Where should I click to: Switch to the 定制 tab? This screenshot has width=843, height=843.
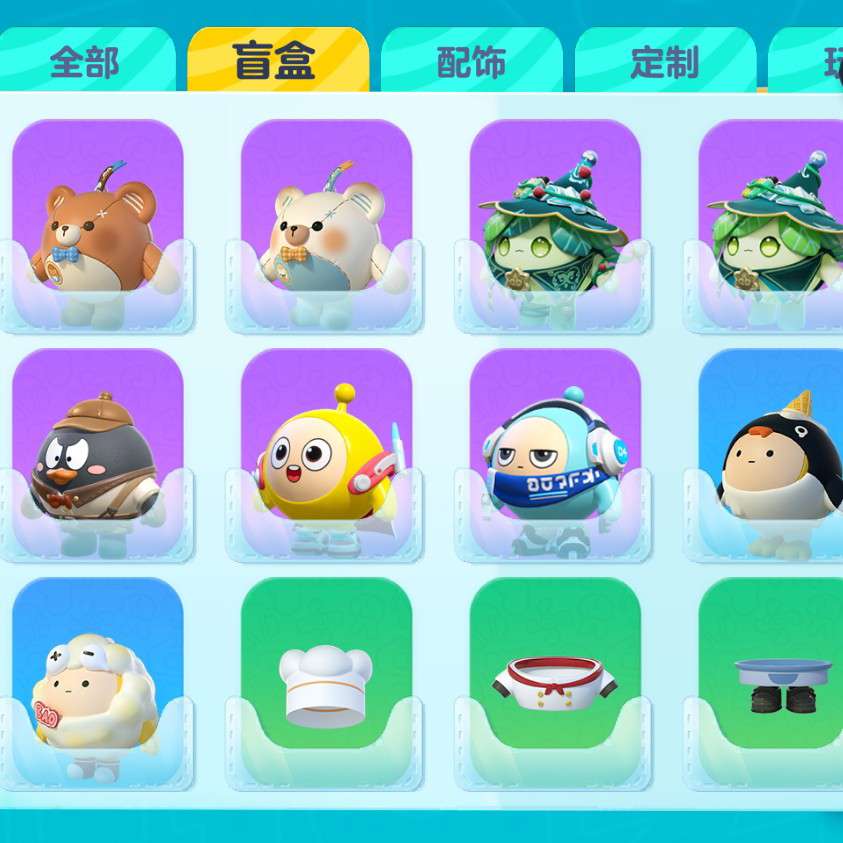(x=664, y=62)
